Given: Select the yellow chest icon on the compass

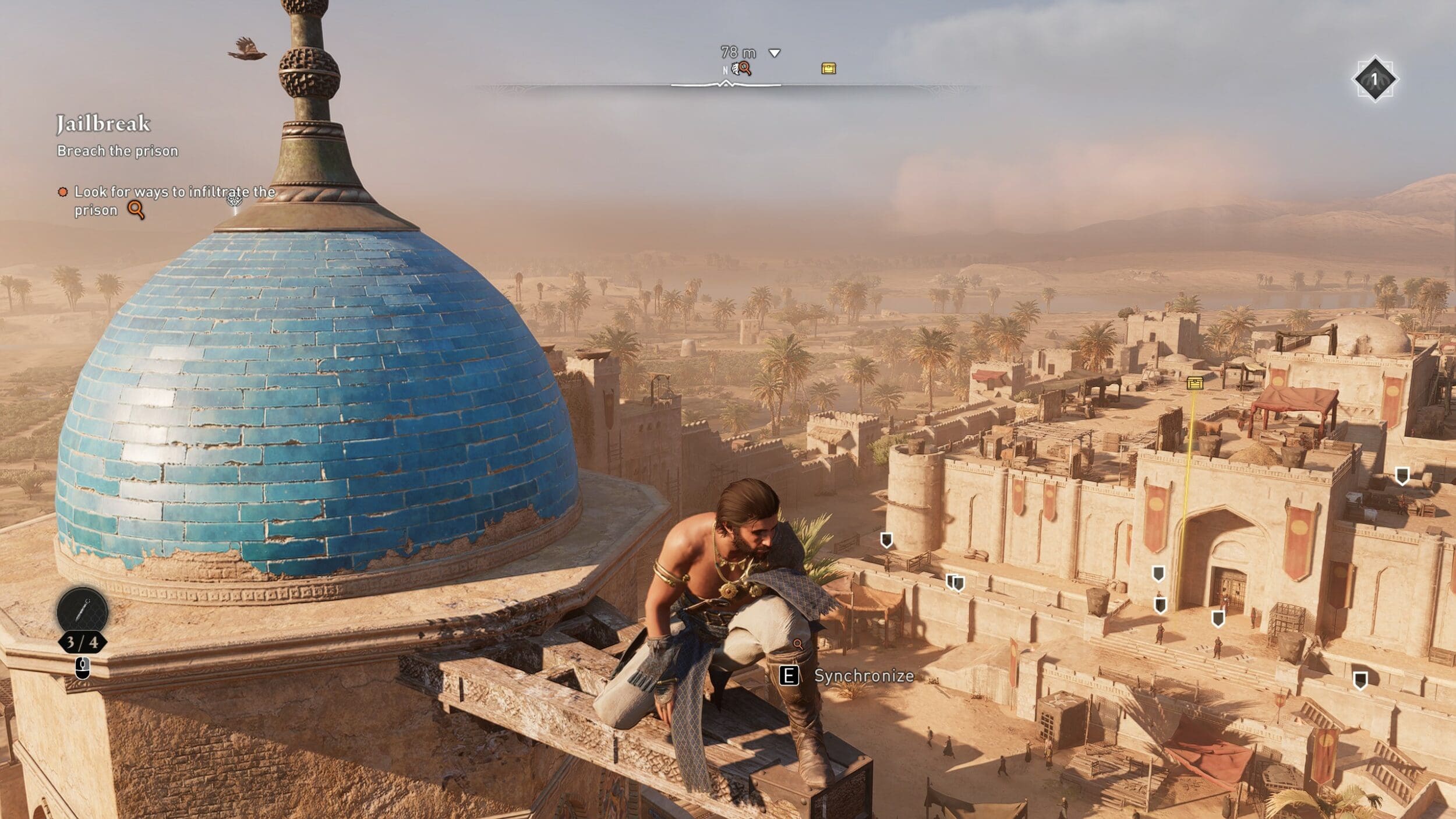Looking at the screenshot, I should click(828, 69).
